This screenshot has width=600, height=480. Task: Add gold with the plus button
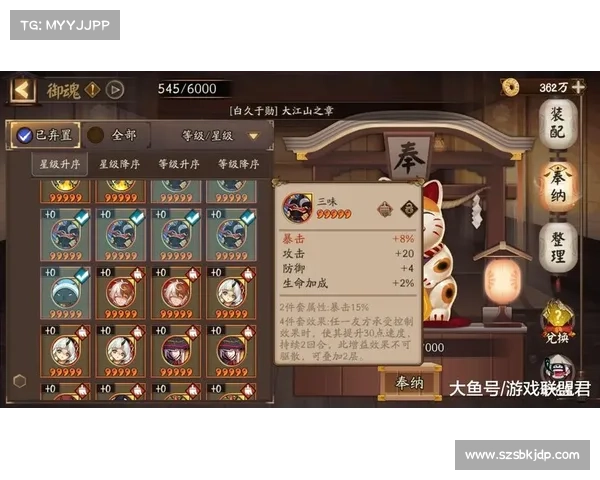pos(579,88)
